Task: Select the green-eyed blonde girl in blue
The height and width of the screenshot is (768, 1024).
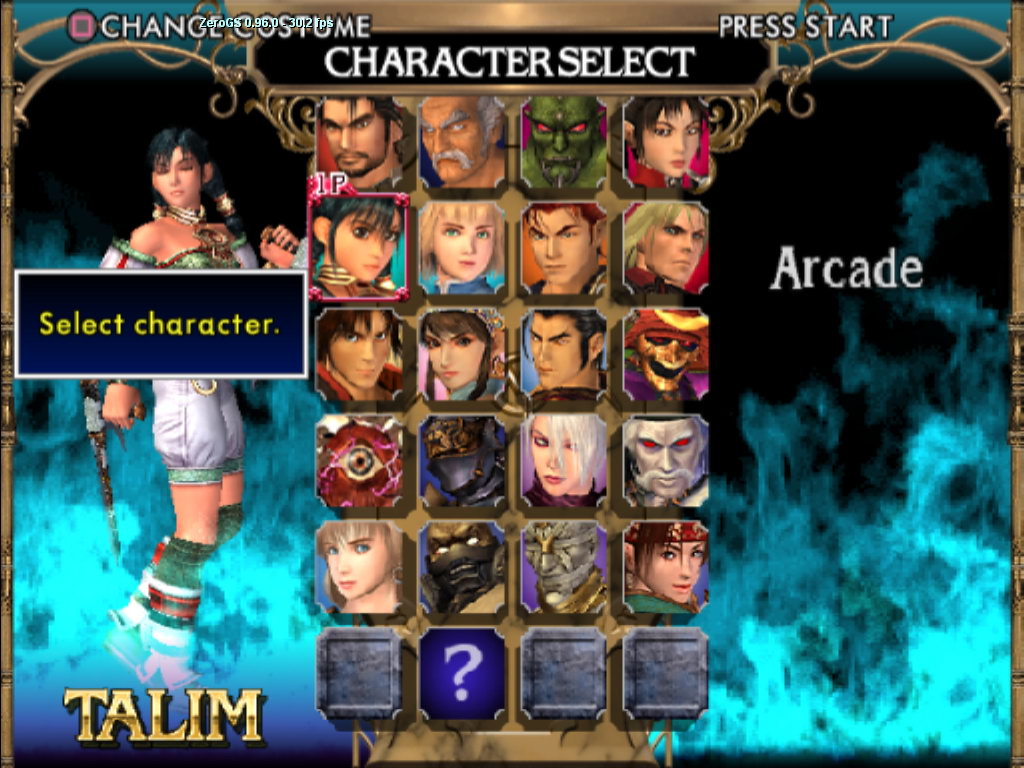Action: [462, 249]
